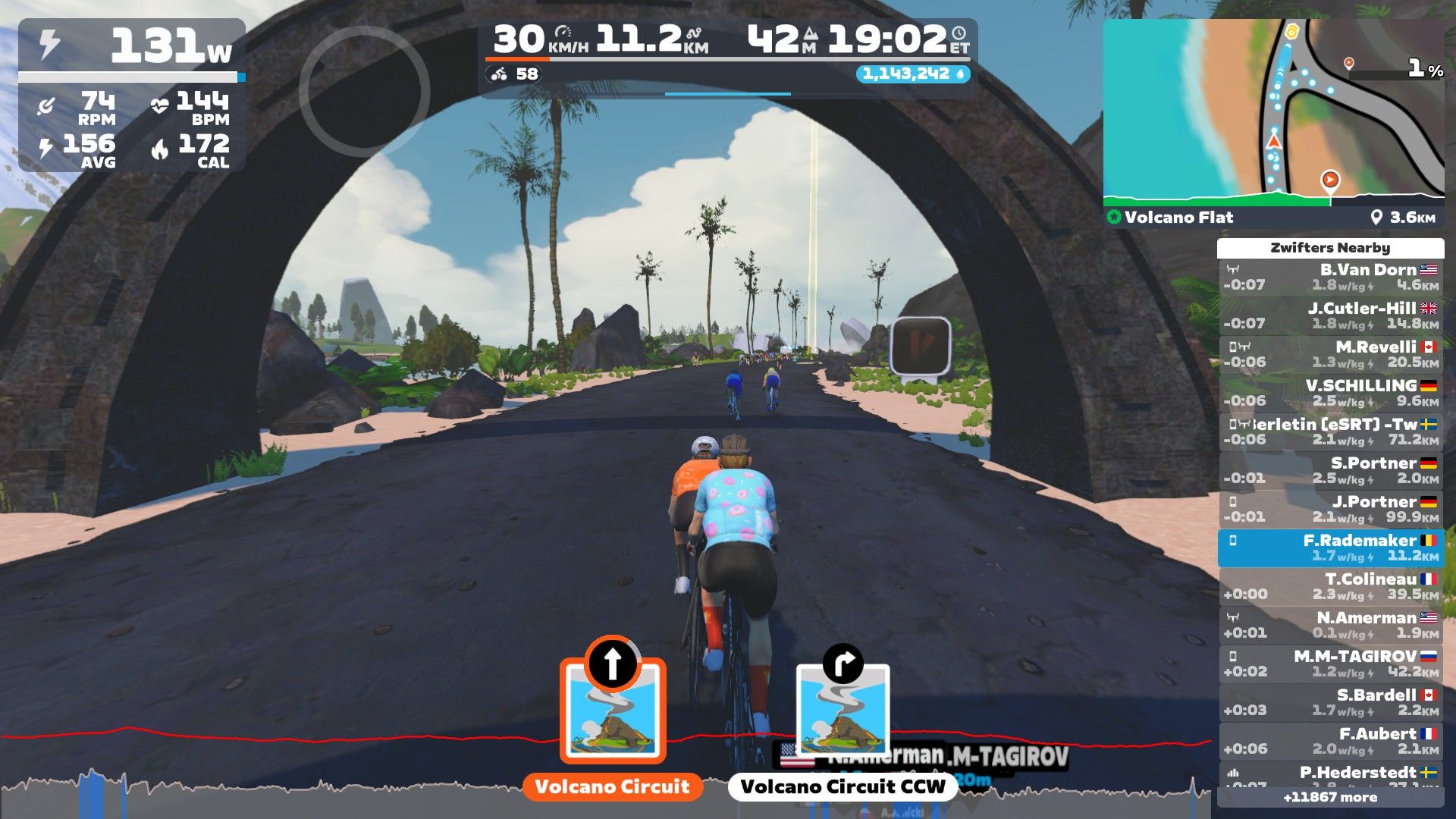Pick S.Bardell from nearby riders
Viewport: 1456px width, 819px height.
point(1330,703)
